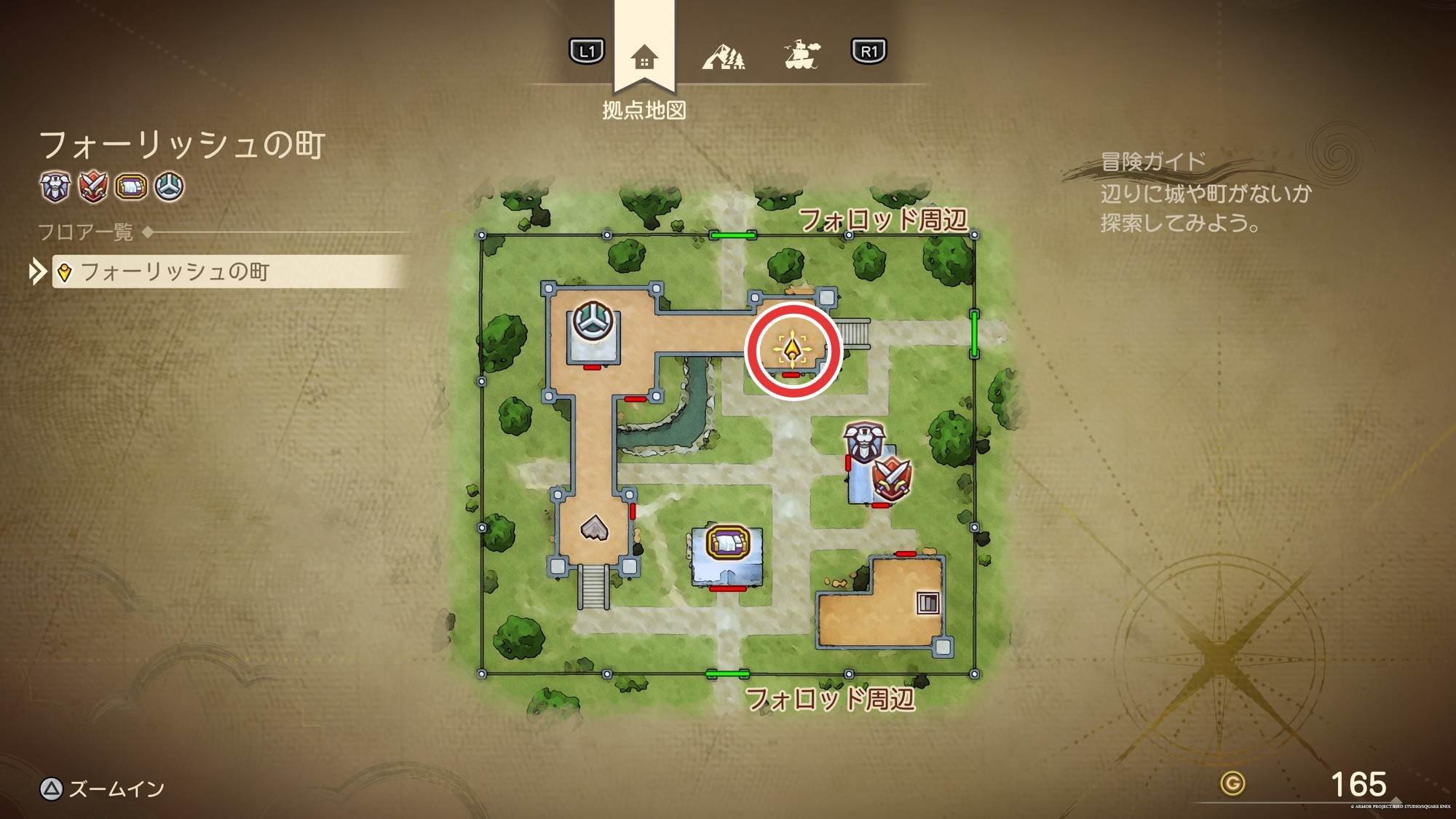Image resolution: width=1456 pixels, height=819 pixels.
Task: Click the upper フォロッド周辺 exit label
Action: click(x=883, y=219)
